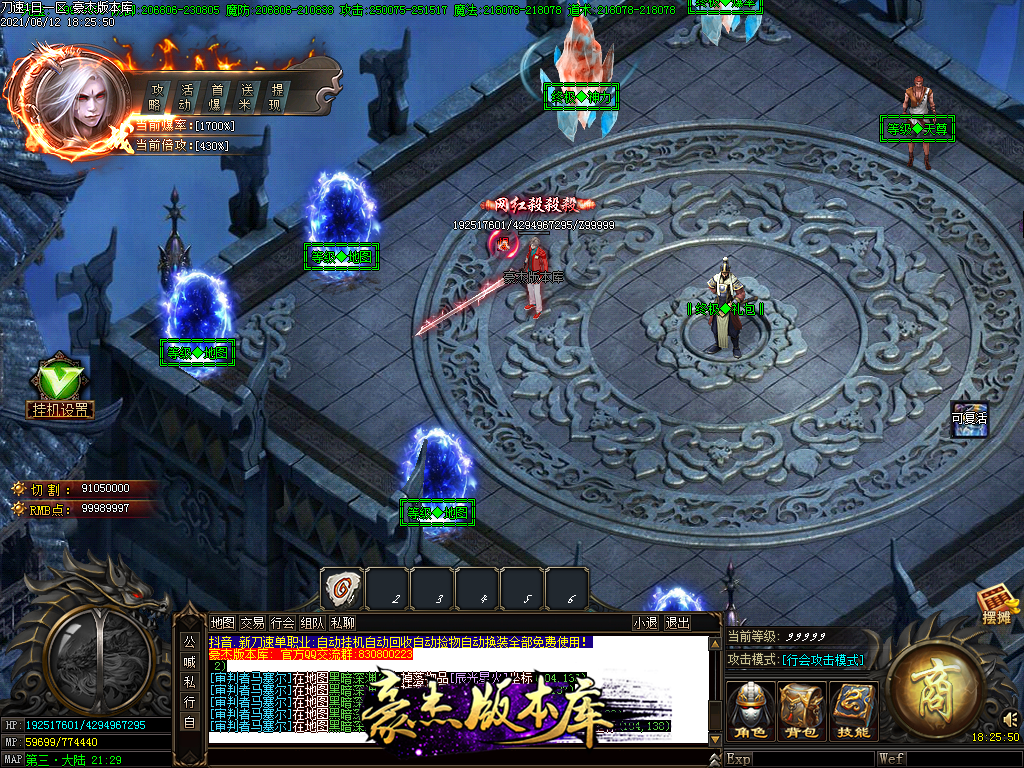
Task: Select the 首爆 first-drop button
Action: point(215,97)
